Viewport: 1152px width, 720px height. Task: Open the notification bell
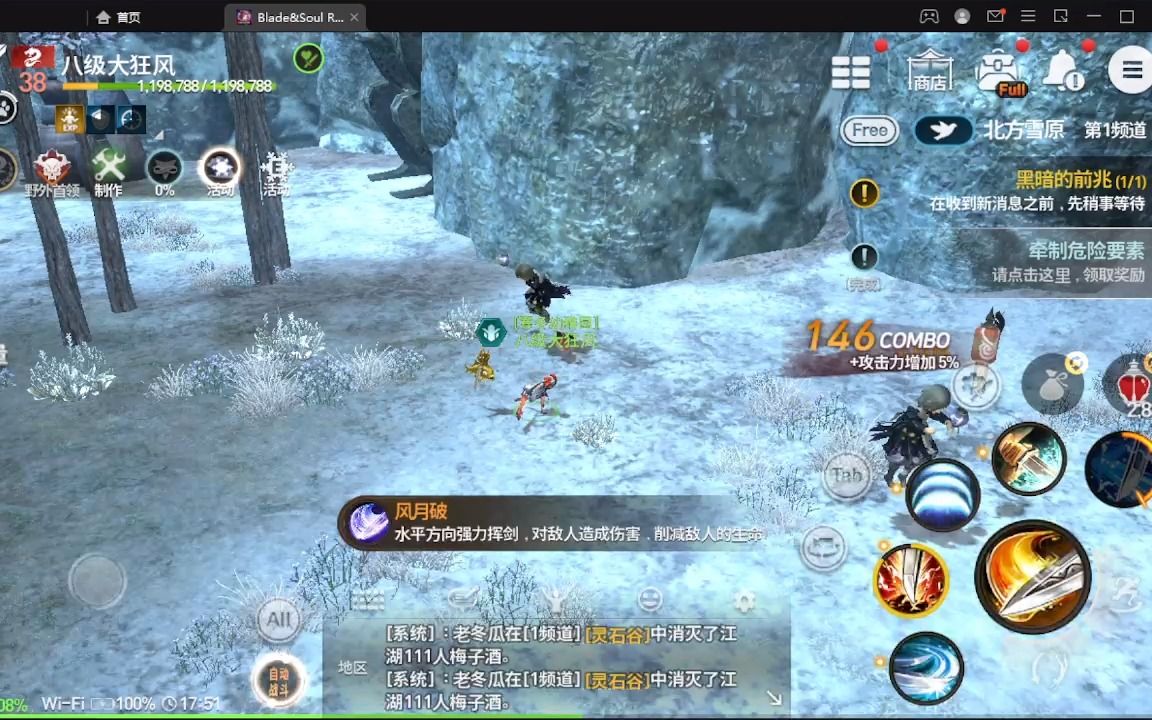click(1063, 71)
